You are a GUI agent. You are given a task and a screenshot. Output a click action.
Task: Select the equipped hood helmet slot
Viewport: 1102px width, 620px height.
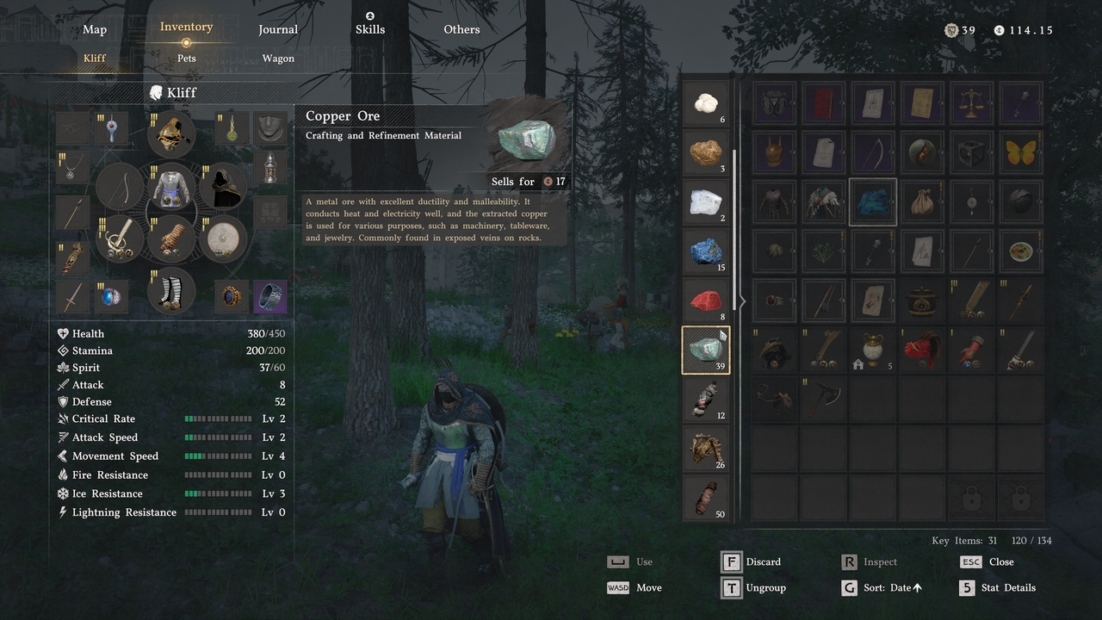tap(172, 133)
